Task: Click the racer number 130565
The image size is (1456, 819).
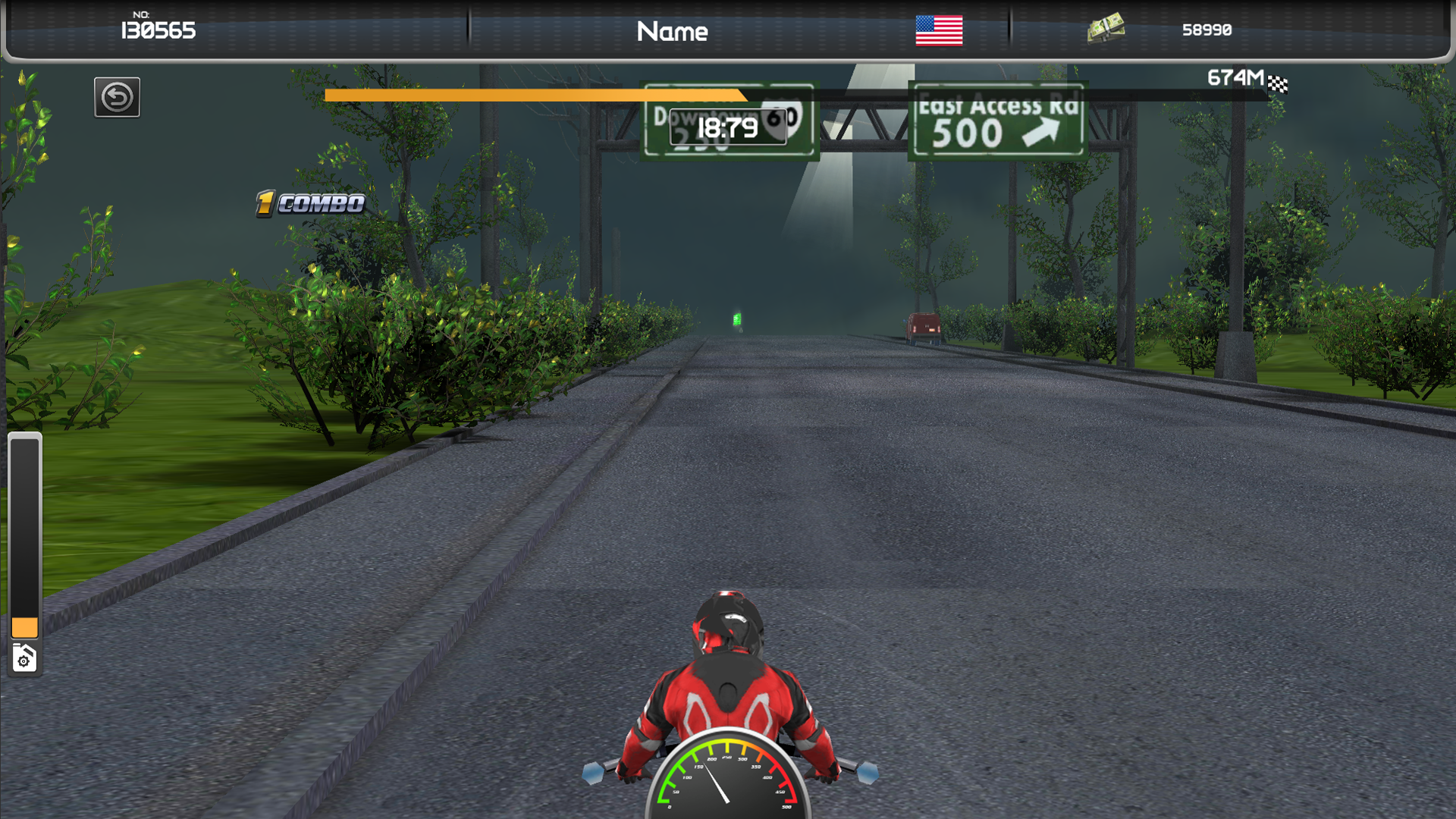Action: pos(158,31)
